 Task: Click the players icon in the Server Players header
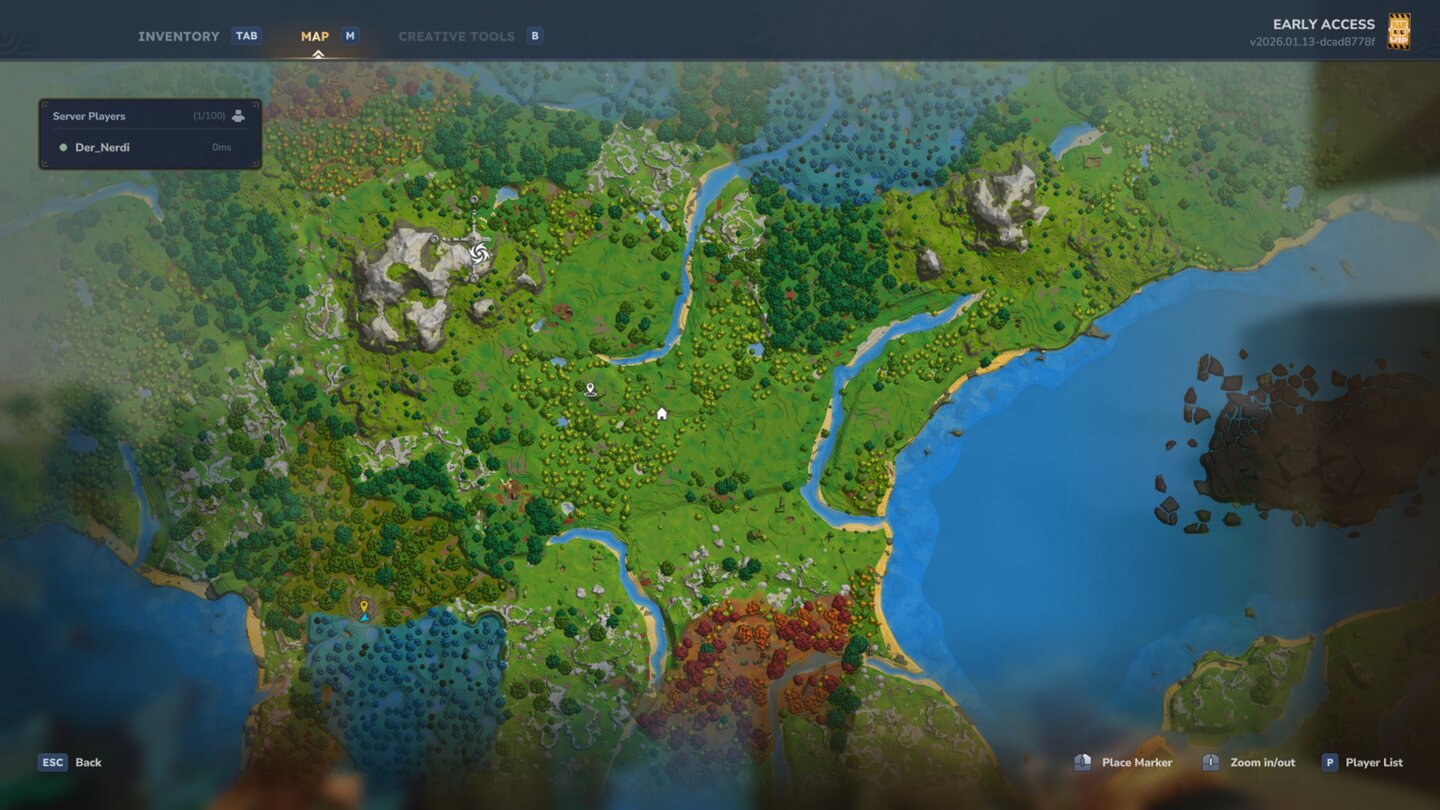click(x=236, y=115)
